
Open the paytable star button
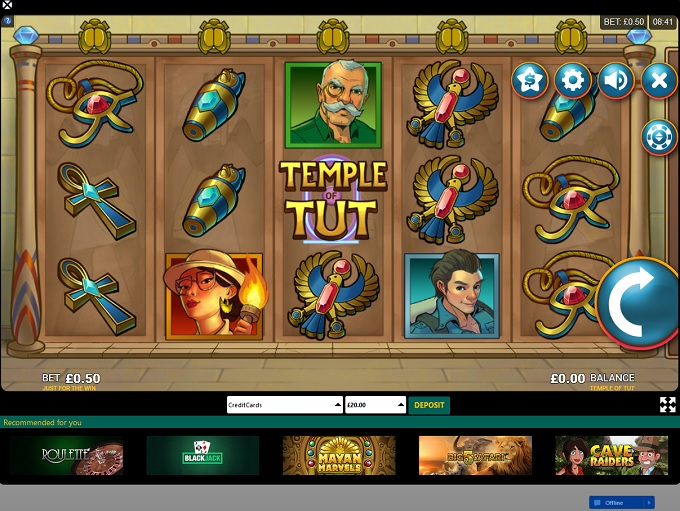coord(530,79)
